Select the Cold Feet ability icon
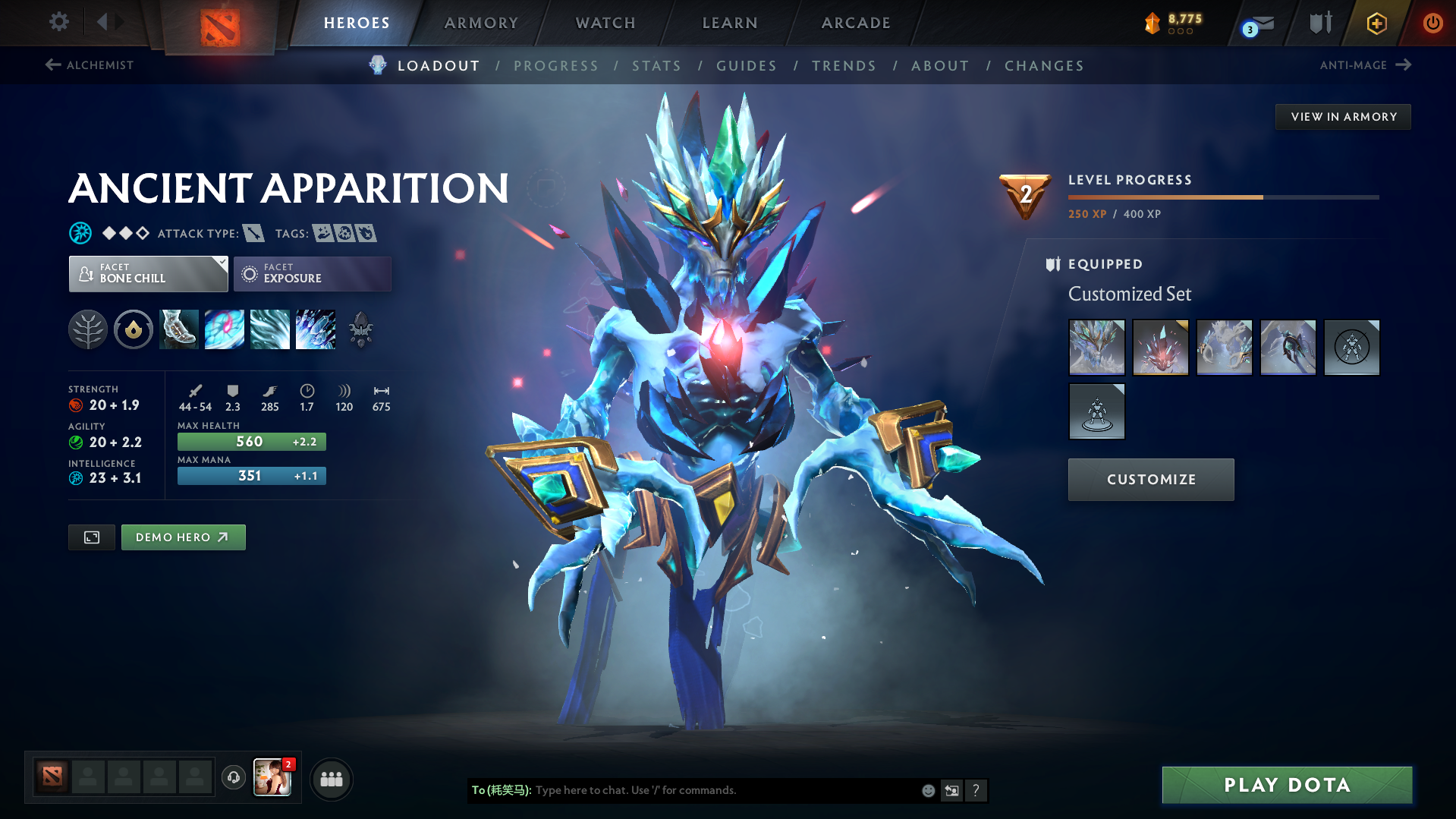 pos(179,329)
